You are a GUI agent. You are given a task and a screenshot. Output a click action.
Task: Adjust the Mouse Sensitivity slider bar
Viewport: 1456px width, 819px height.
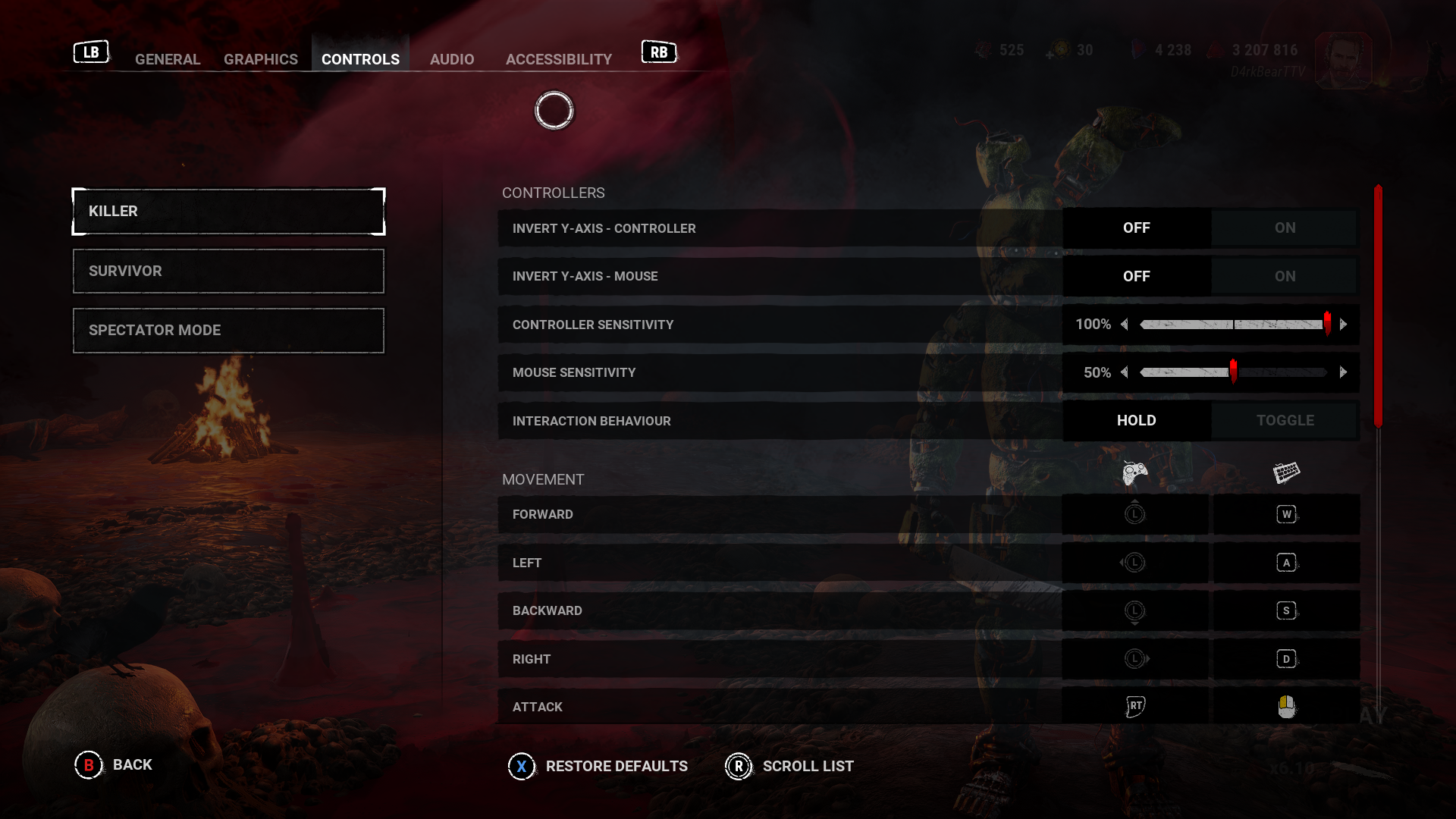pos(1233,372)
